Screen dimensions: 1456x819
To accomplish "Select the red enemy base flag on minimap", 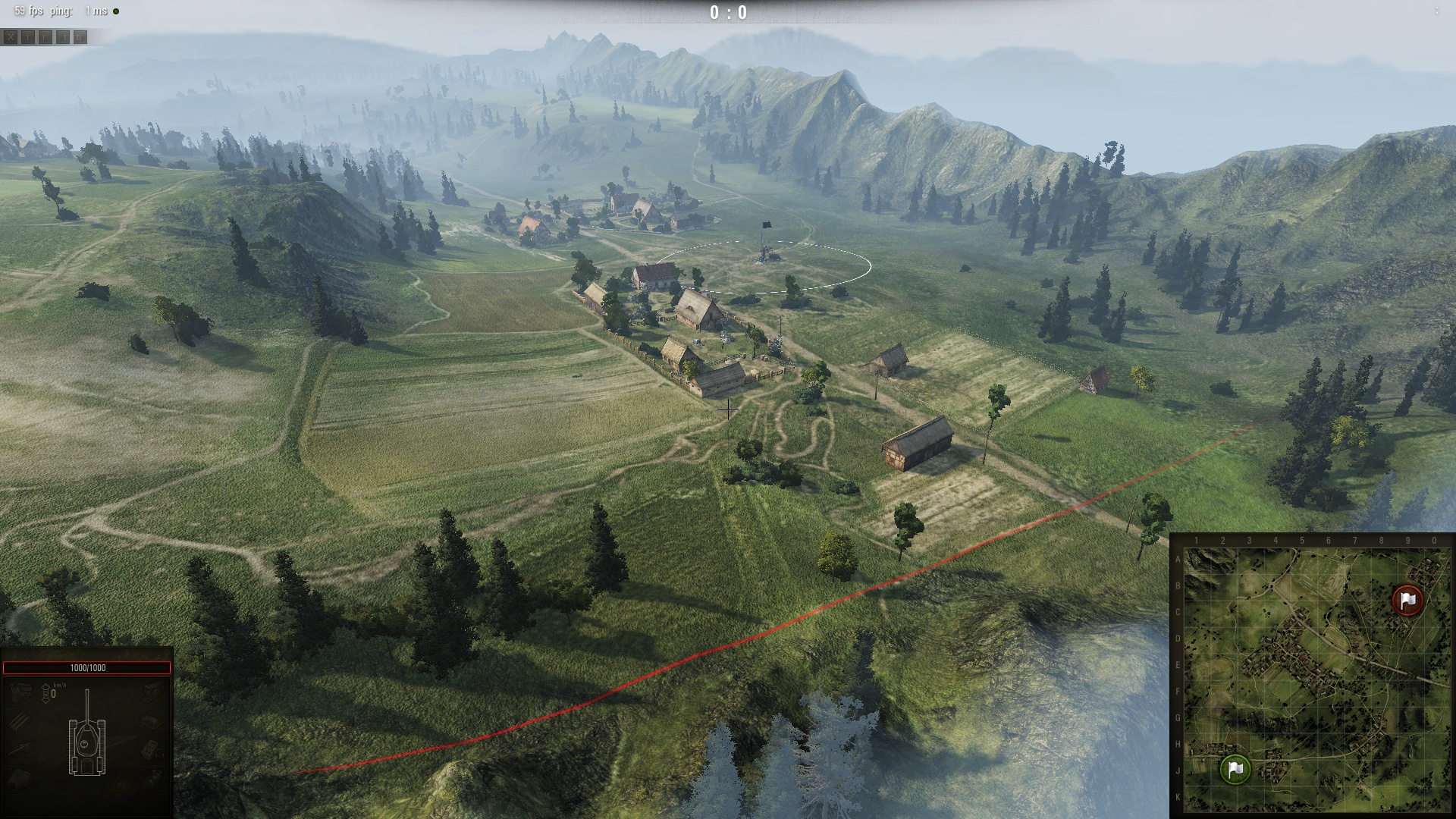I will tap(1408, 601).
